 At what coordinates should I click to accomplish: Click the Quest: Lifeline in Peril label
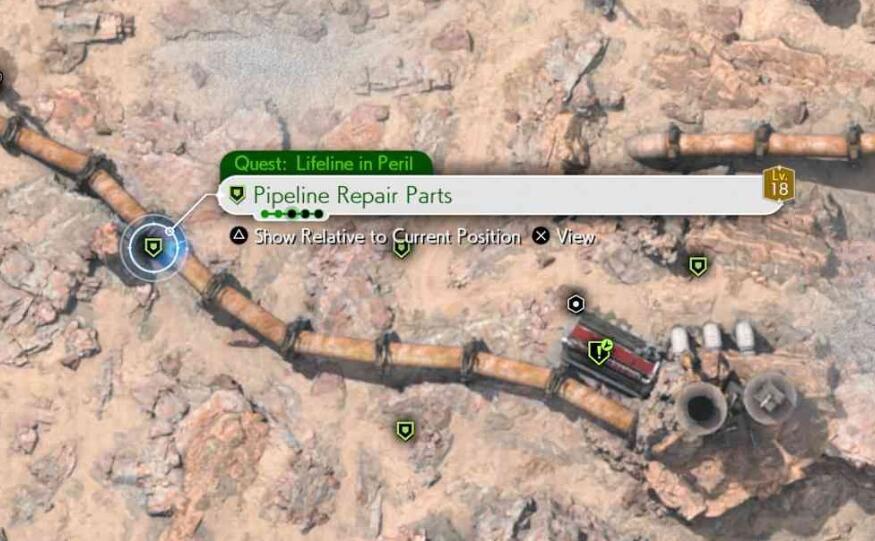pos(326,163)
